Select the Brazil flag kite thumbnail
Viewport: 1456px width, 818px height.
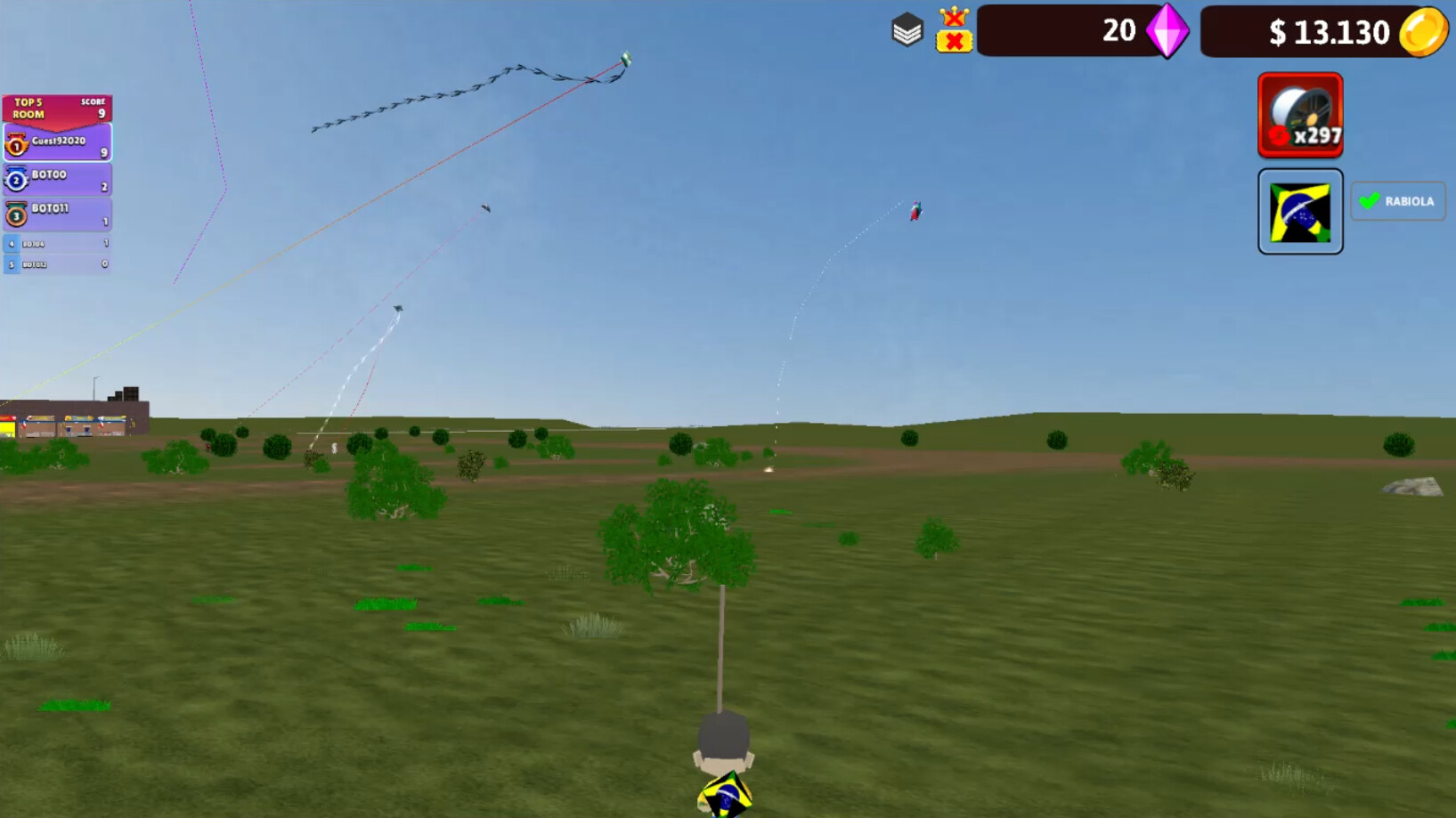click(x=1299, y=212)
